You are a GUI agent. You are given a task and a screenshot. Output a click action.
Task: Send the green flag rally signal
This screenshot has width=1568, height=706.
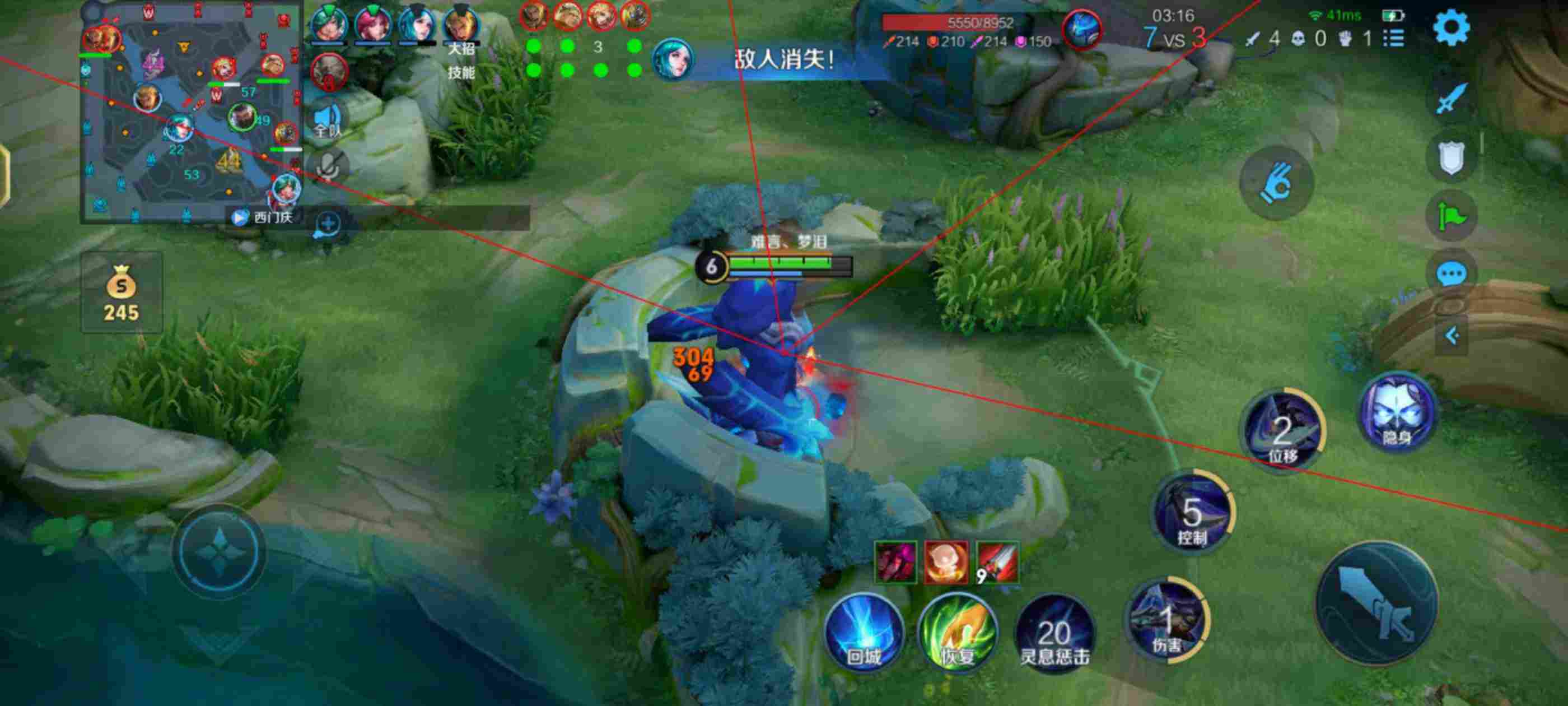[x=1451, y=216]
